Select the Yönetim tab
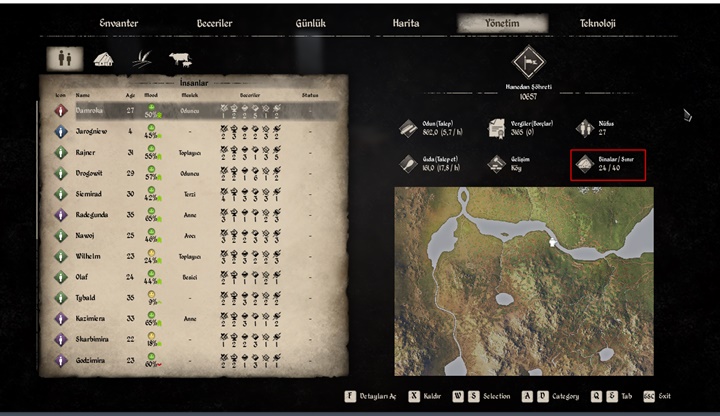 point(502,23)
